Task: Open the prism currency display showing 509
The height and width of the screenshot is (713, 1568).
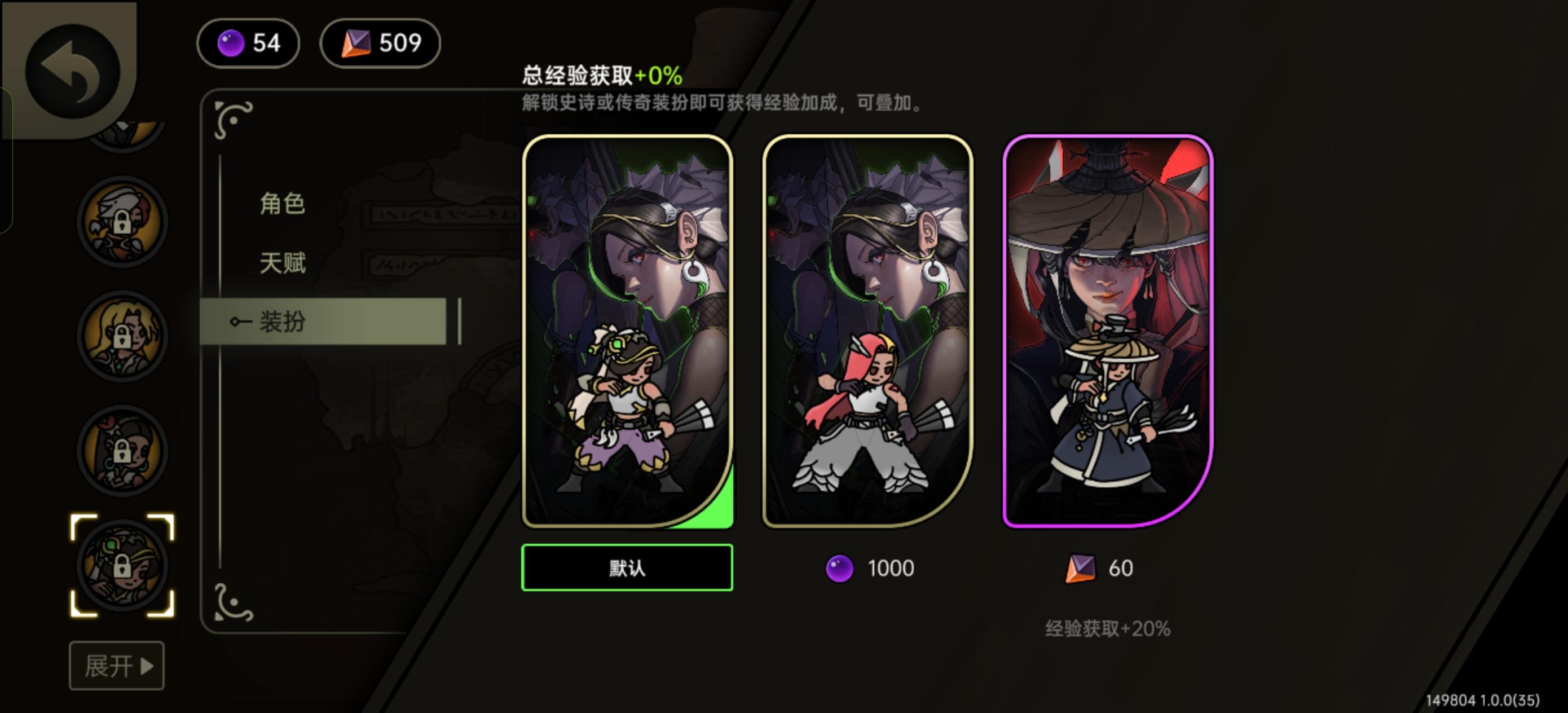Action: (x=380, y=43)
